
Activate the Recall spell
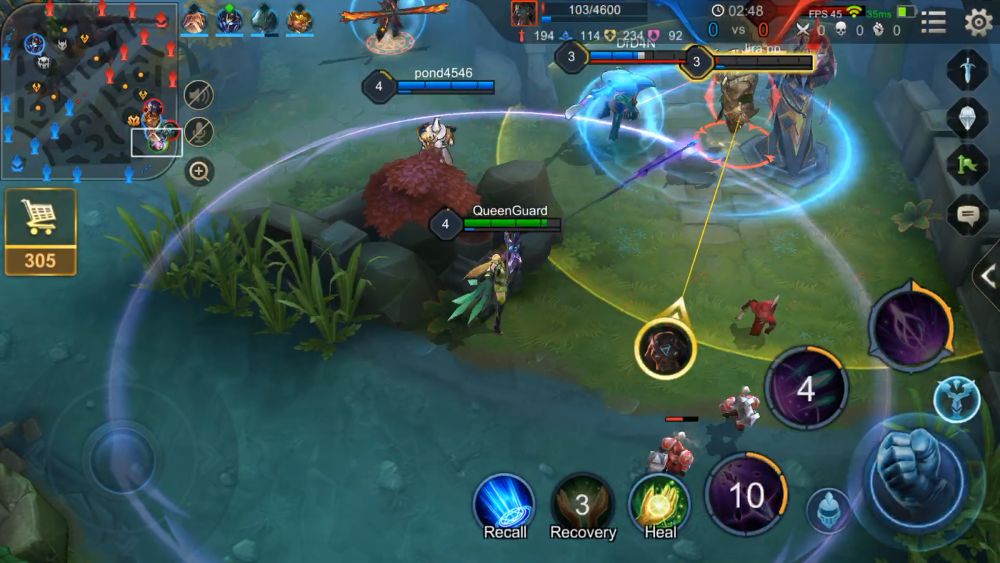pyautogui.click(x=504, y=503)
